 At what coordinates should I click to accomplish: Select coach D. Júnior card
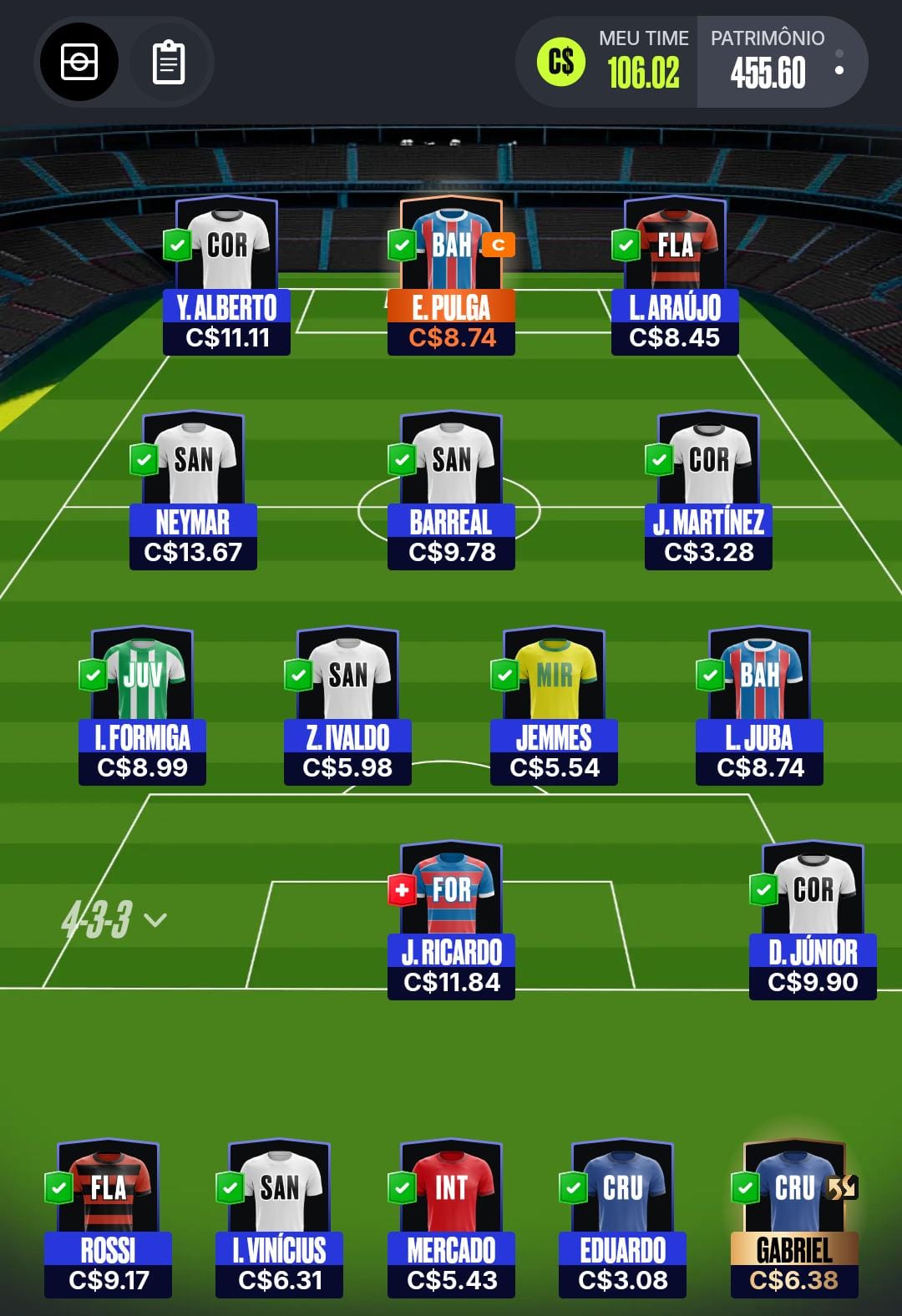coord(813,922)
